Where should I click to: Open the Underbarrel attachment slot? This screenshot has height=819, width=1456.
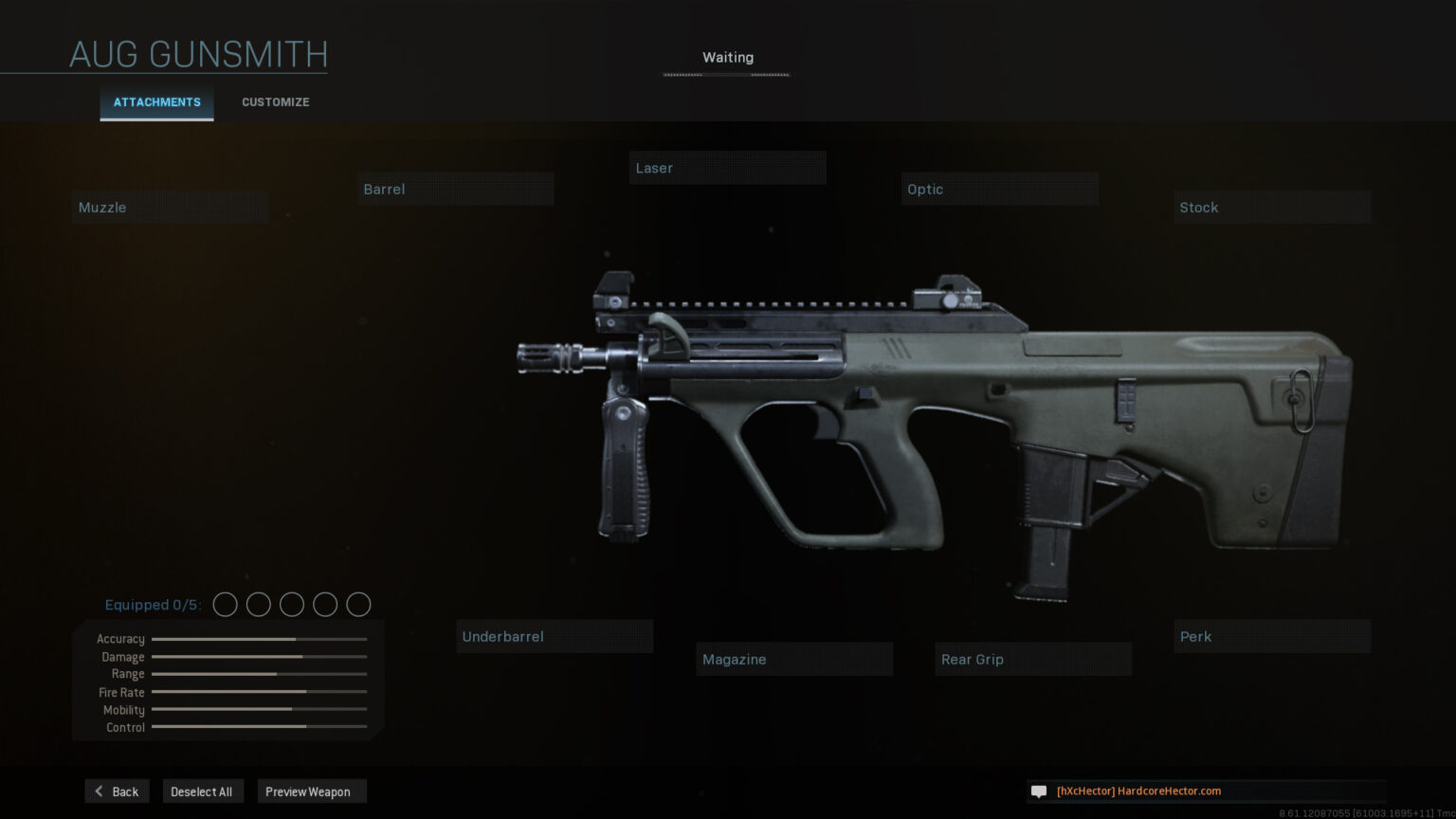[555, 637]
